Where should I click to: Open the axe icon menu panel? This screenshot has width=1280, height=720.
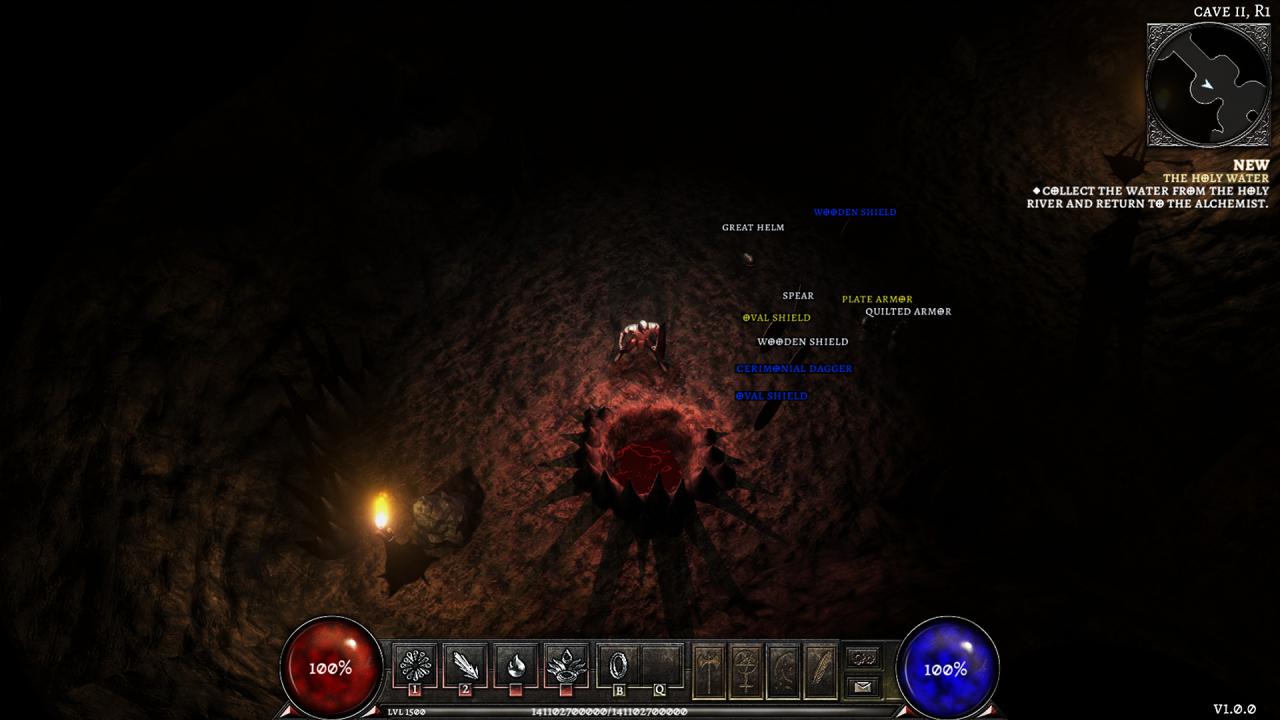click(x=709, y=670)
